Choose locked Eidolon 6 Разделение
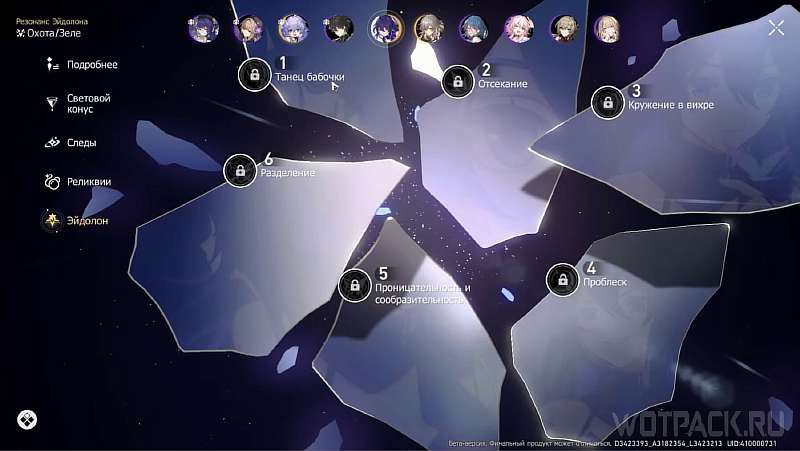 [240, 171]
